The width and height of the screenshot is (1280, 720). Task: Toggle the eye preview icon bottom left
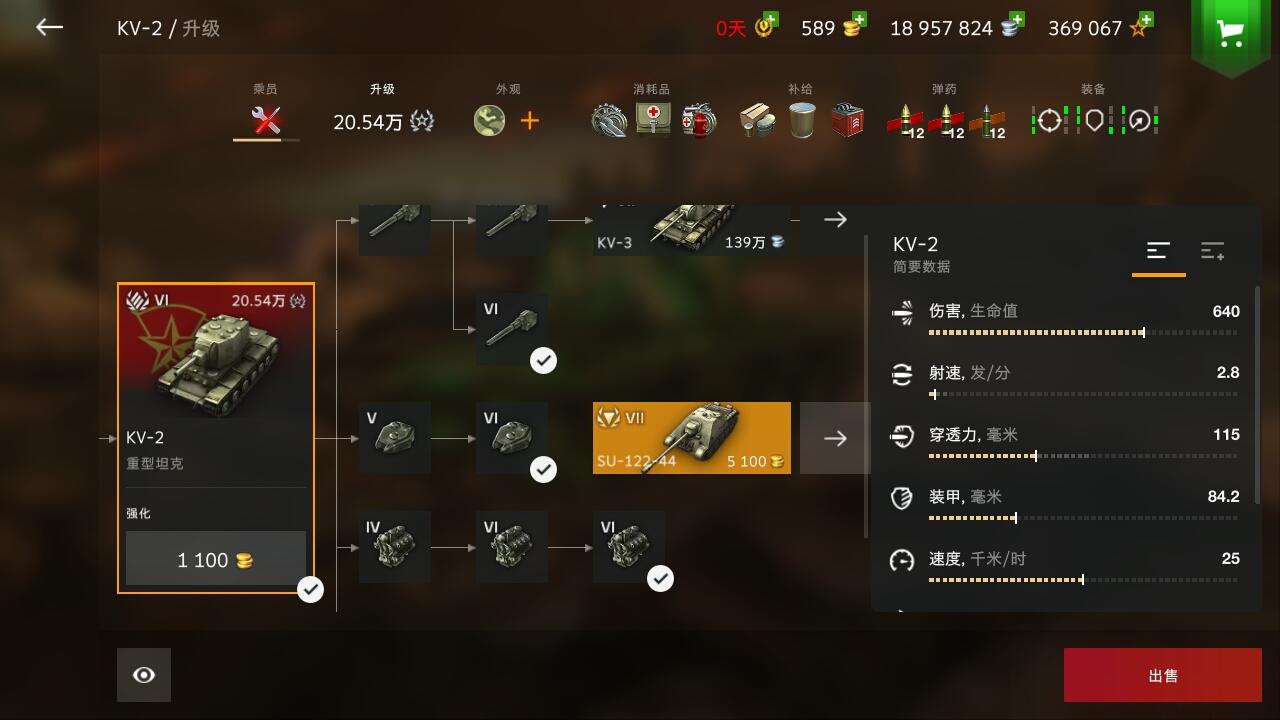[143, 674]
